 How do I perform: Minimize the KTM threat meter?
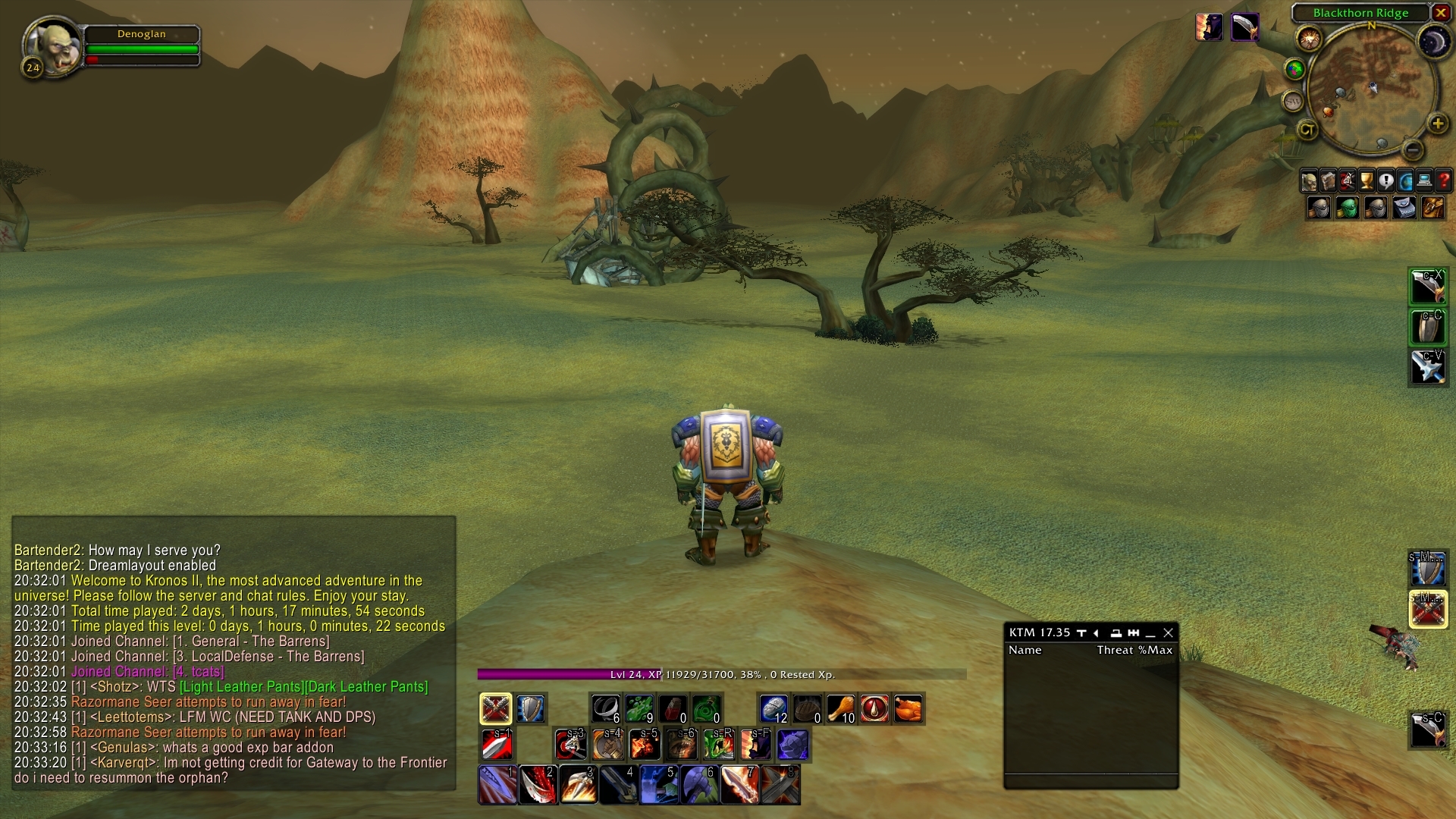1150,632
